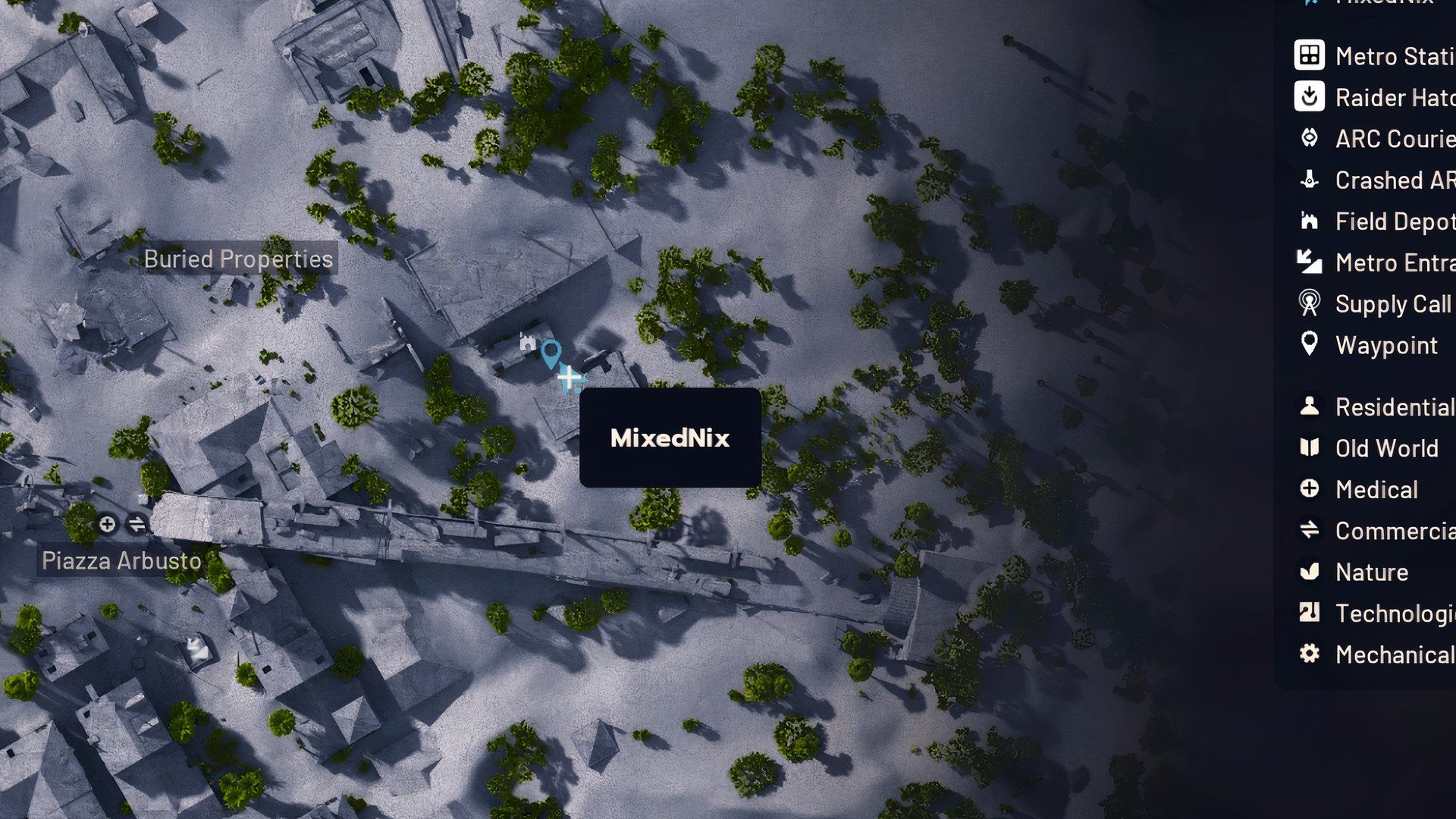
Task: Toggle the Medical loot filter
Action: (x=1308, y=489)
